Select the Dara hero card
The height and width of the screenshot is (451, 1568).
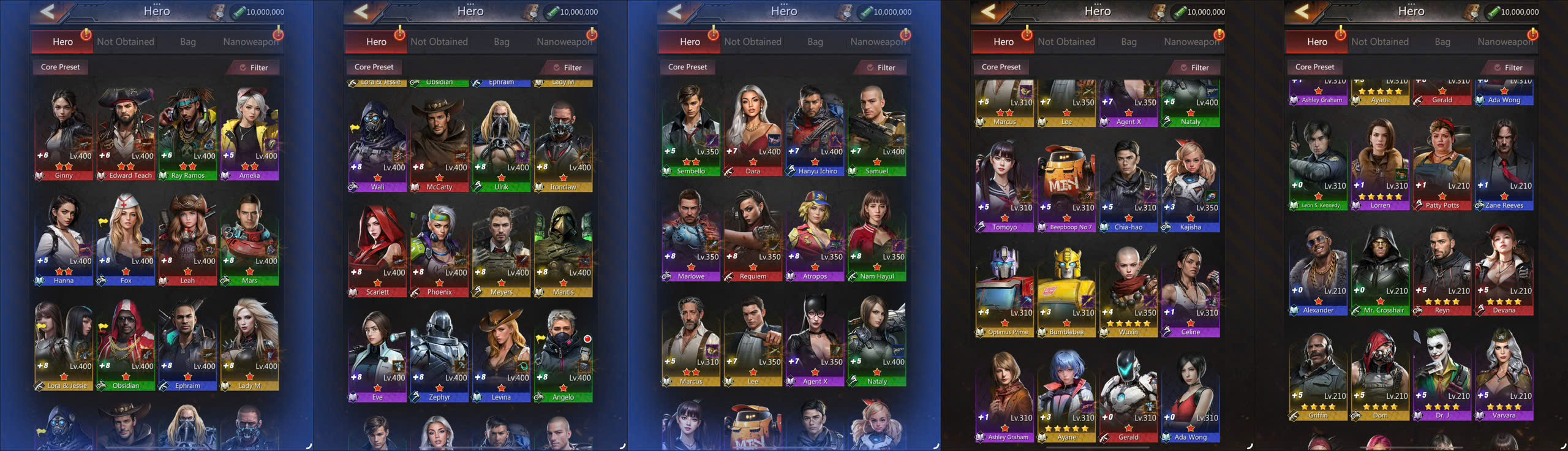click(753, 131)
